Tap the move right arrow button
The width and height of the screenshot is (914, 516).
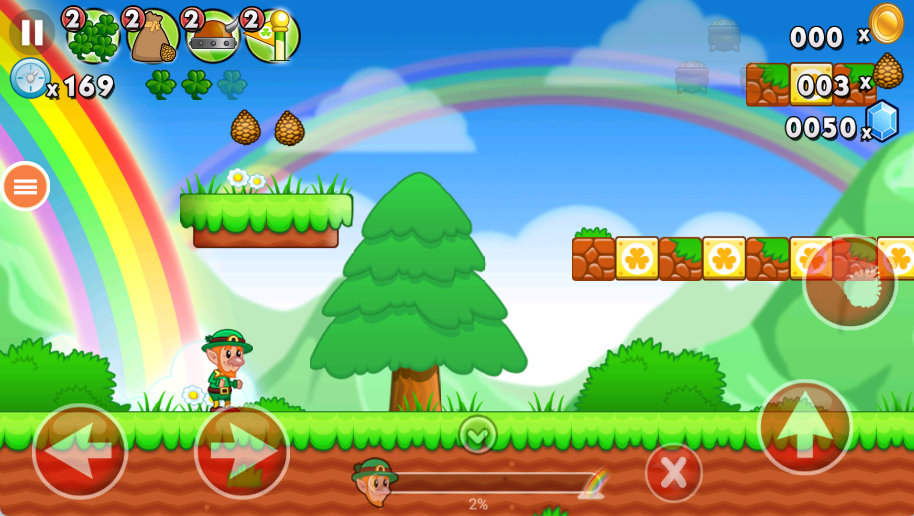click(241, 451)
